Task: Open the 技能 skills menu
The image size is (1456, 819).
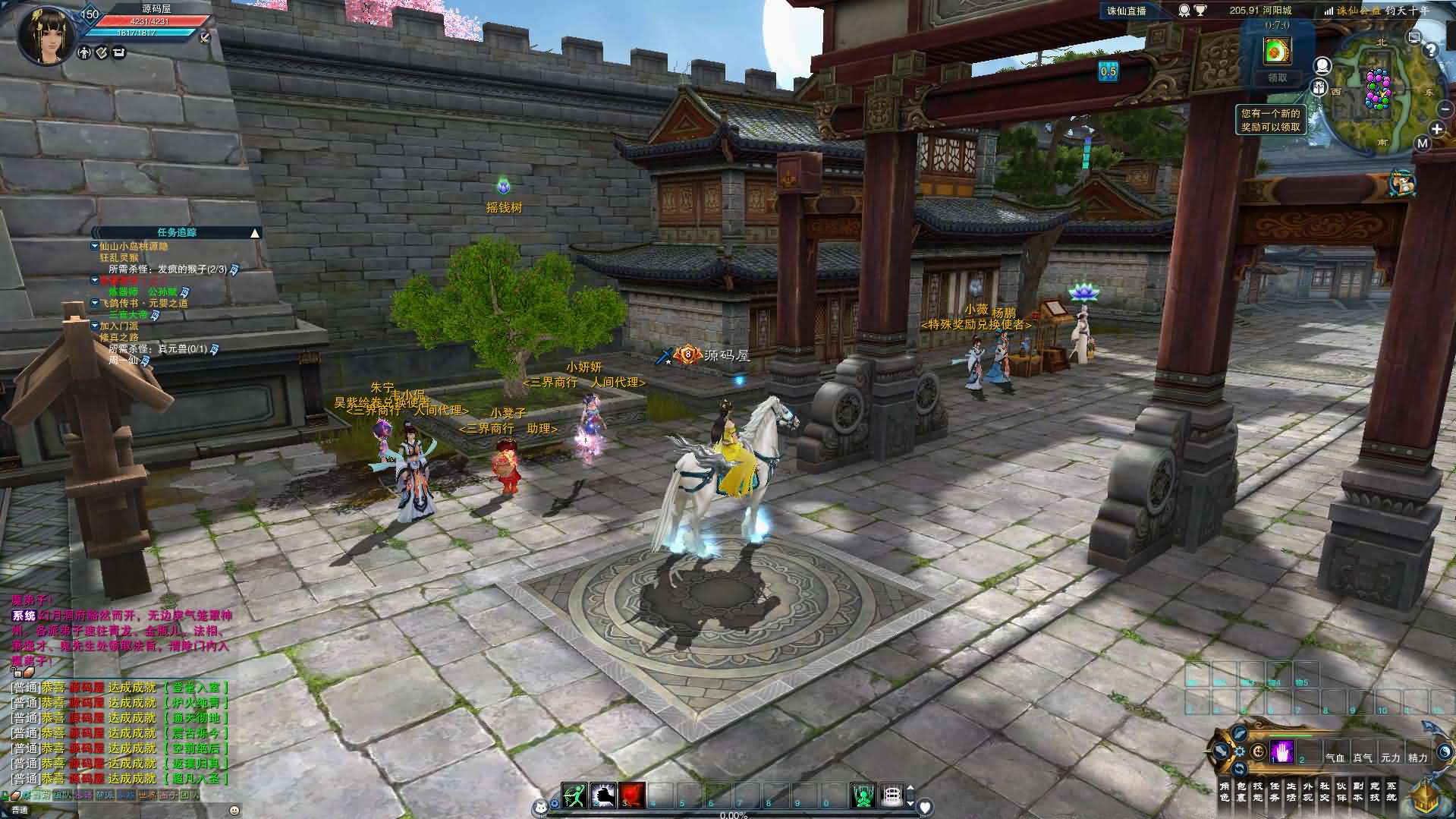Action: 1257,792
